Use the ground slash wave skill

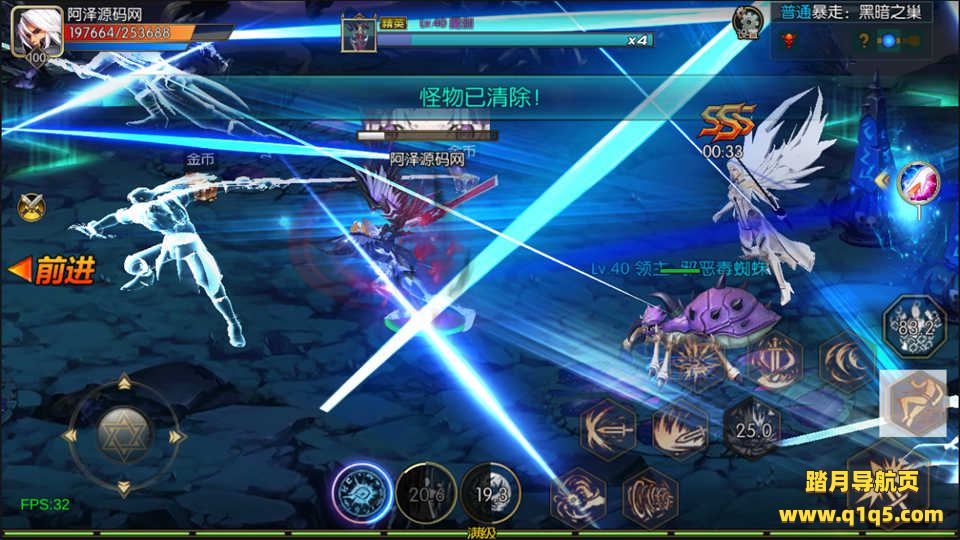click(681, 430)
